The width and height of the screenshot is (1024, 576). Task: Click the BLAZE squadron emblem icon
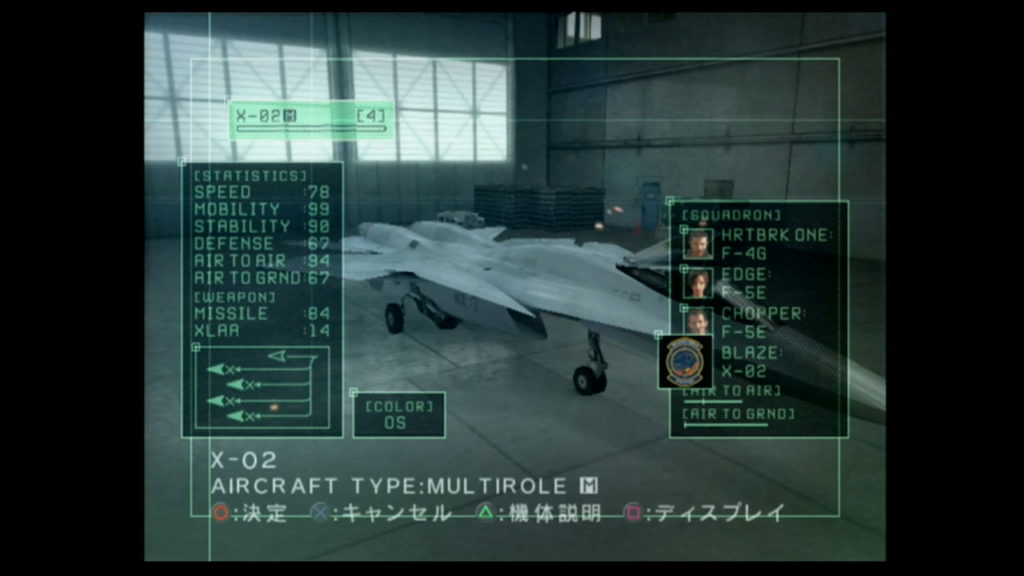tap(686, 361)
